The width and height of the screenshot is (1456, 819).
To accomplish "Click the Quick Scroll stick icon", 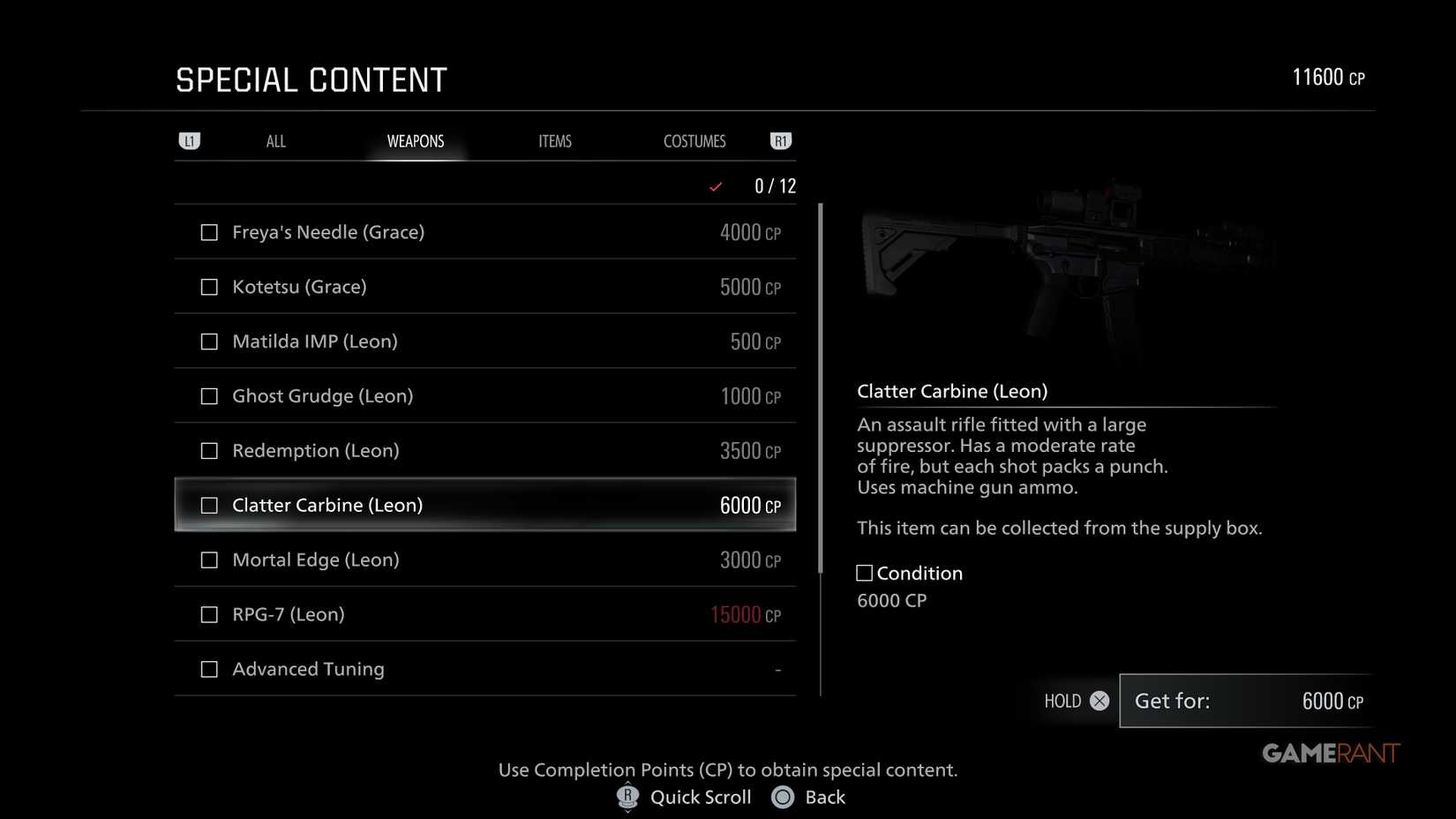I will point(627,796).
